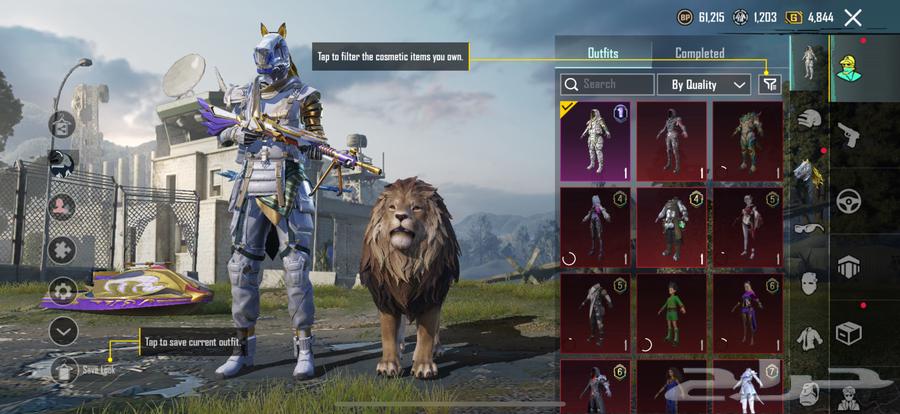Open the pistol weapon skins category

847,133
